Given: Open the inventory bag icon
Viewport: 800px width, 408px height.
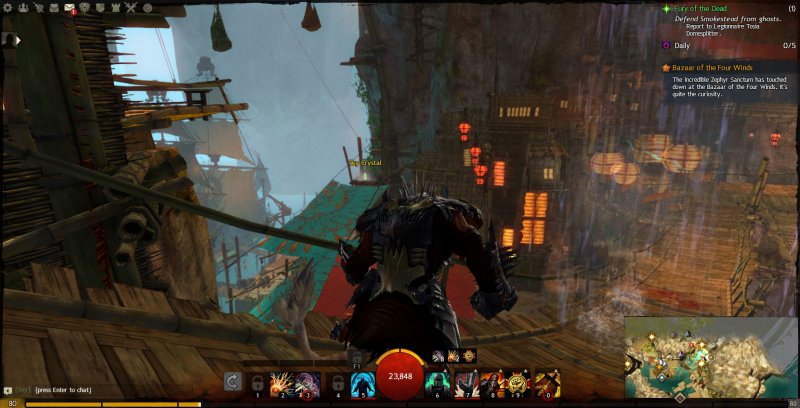Looking at the screenshot, I should pyautogui.click(x=54, y=7).
